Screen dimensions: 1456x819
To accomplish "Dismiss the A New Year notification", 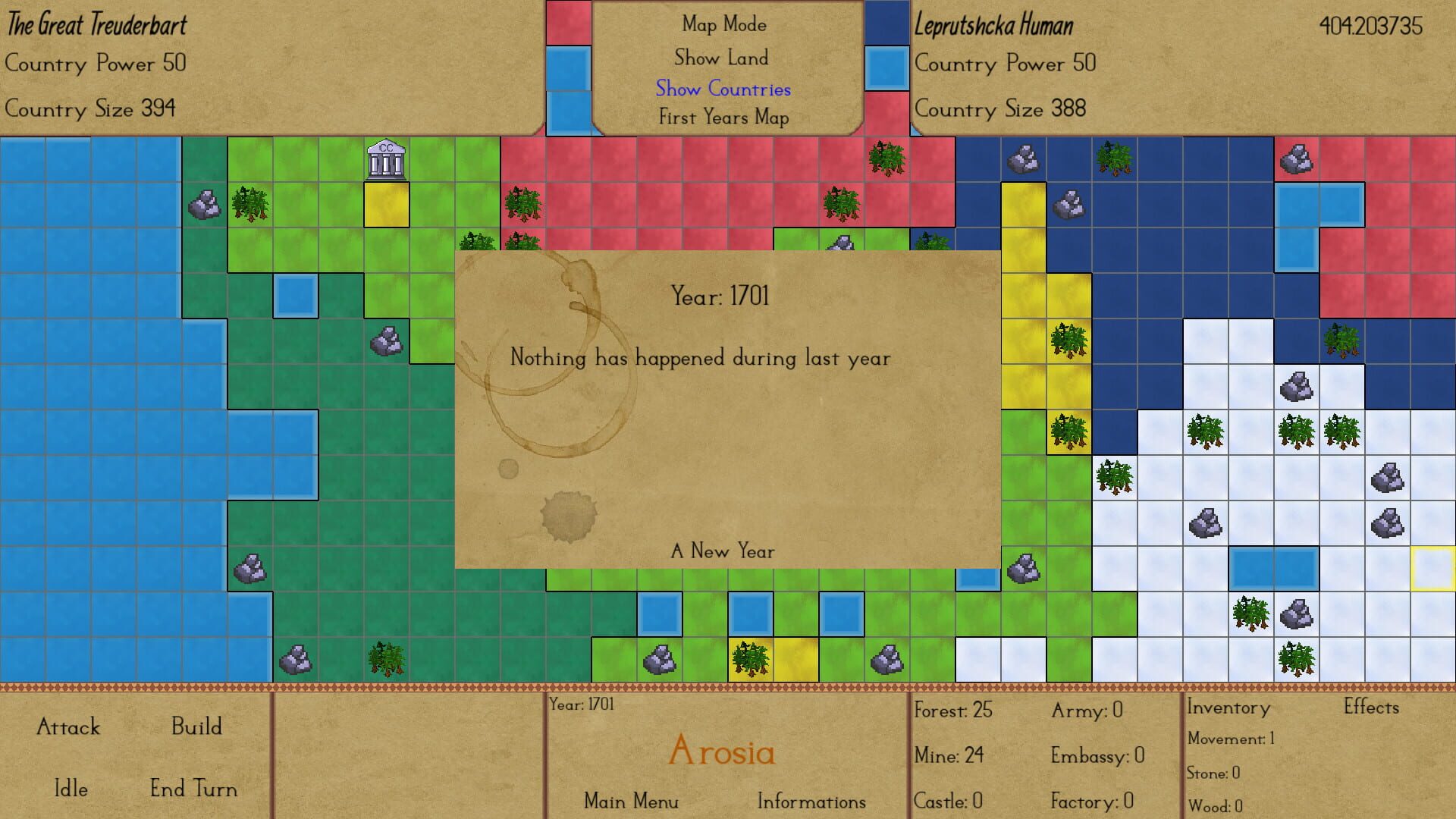I will [723, 551].
